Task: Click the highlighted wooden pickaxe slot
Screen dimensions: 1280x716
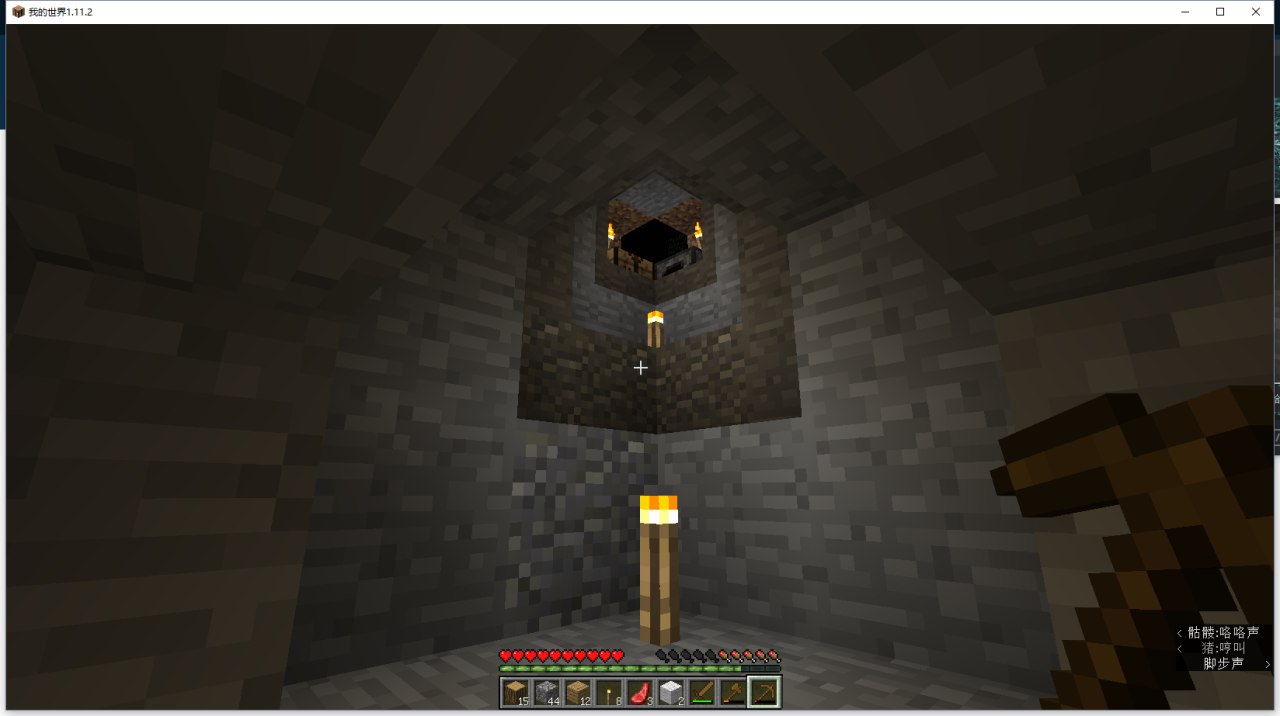Action: (764, 691)
